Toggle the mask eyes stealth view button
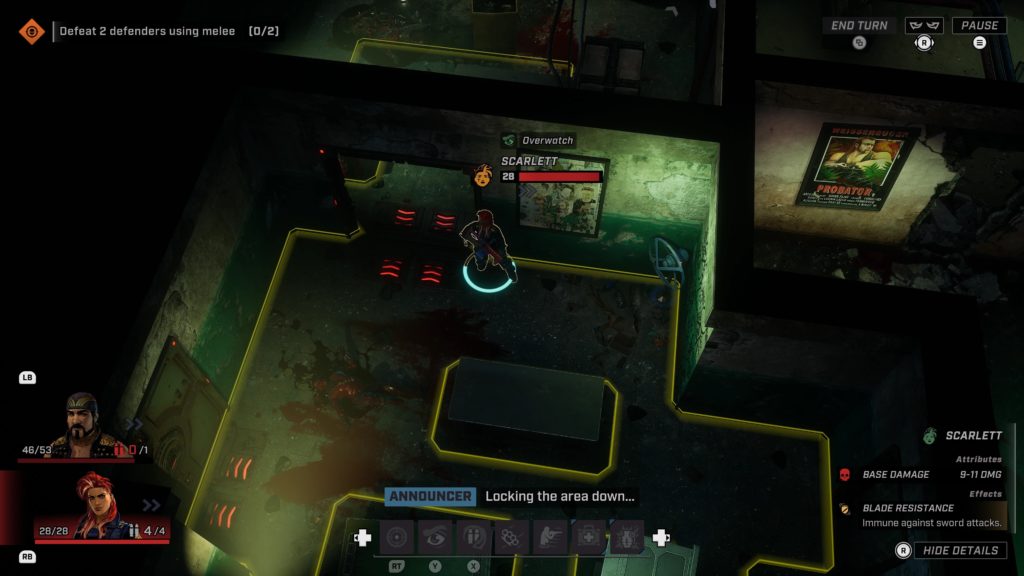Viewport: 1024px width, 576px height. point(924,26)
